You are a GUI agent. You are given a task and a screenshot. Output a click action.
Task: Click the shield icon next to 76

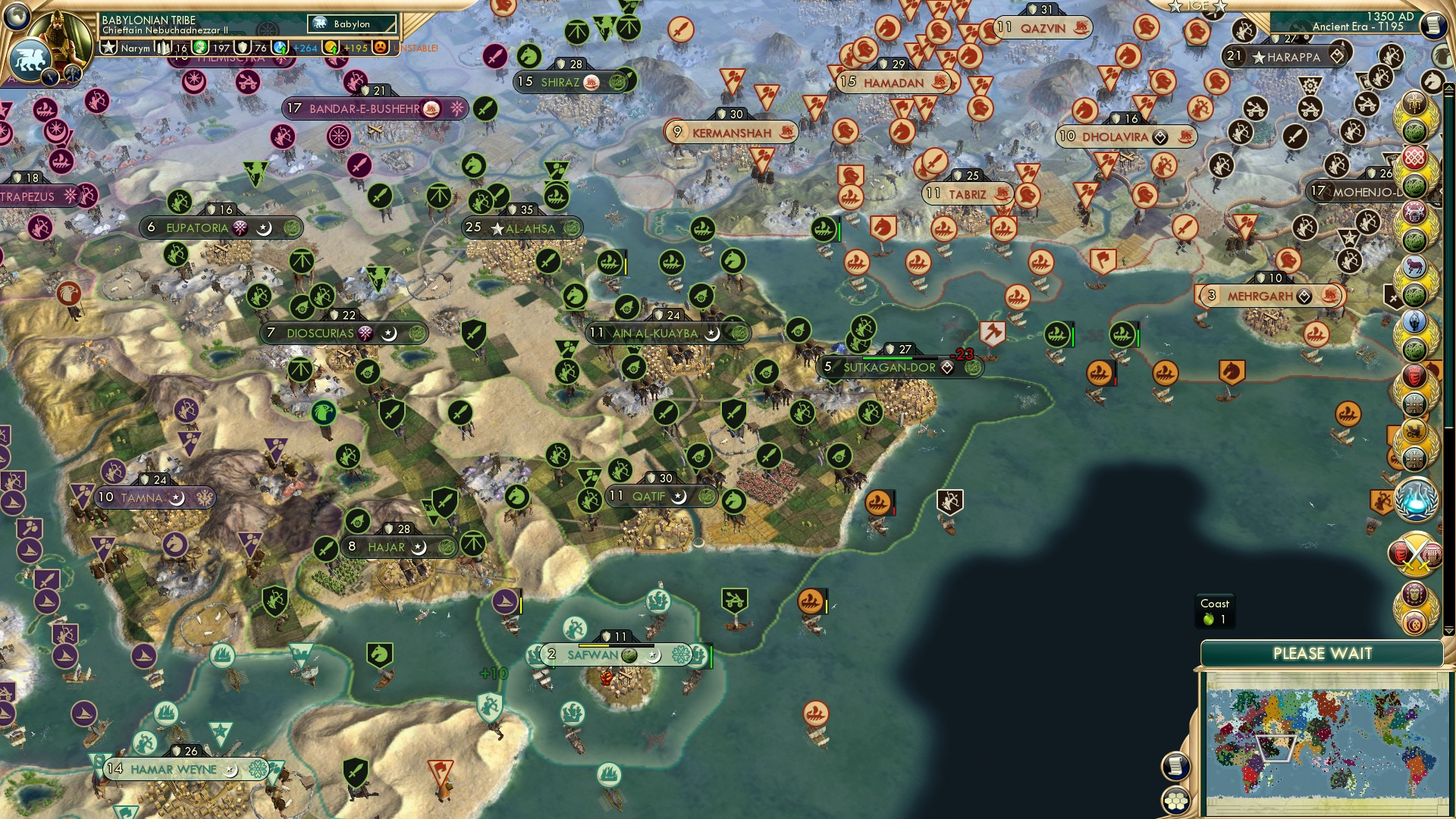242,47
